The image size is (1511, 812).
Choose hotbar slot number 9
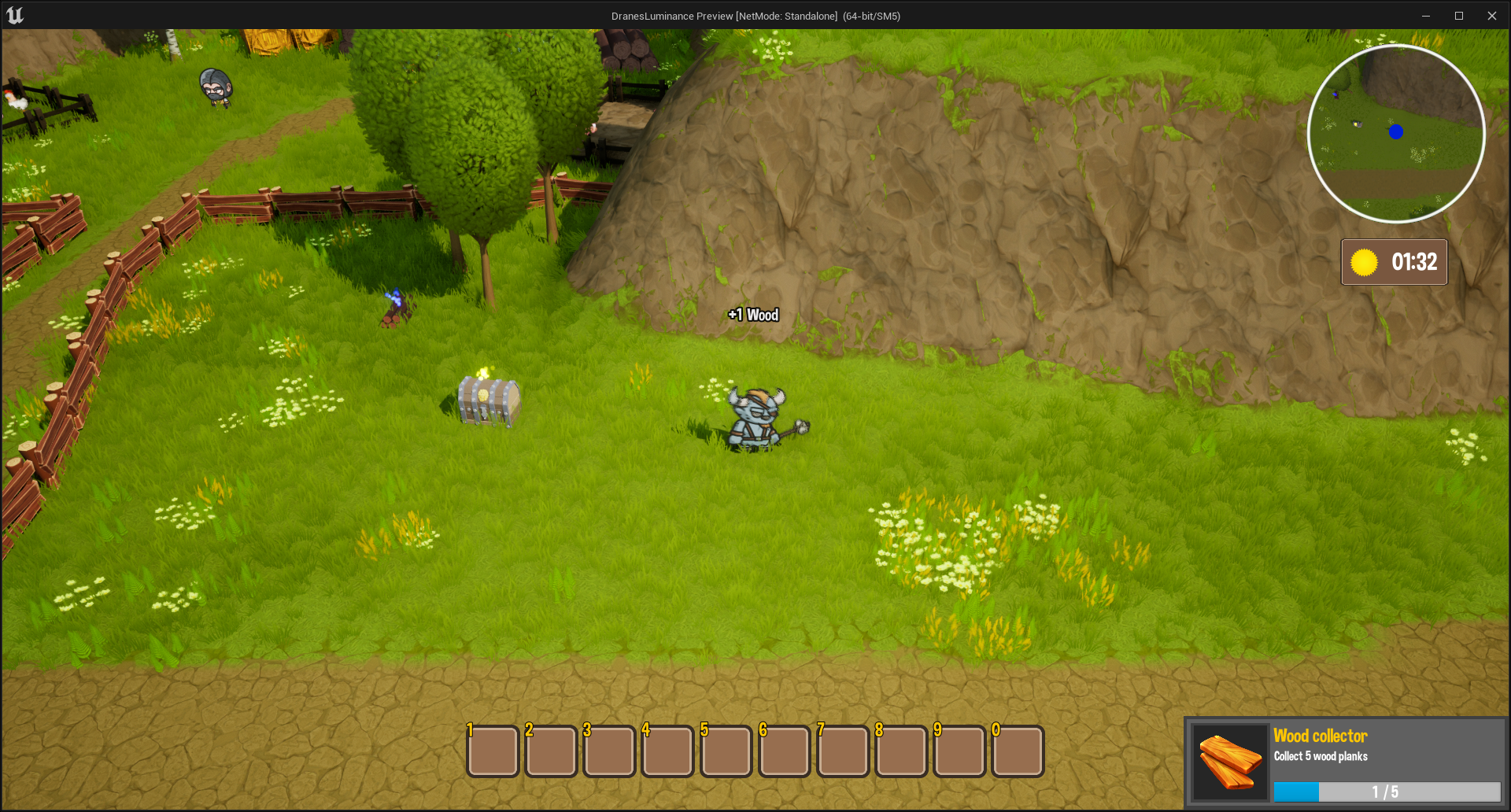pyautogui.click(x=959, y=751)
